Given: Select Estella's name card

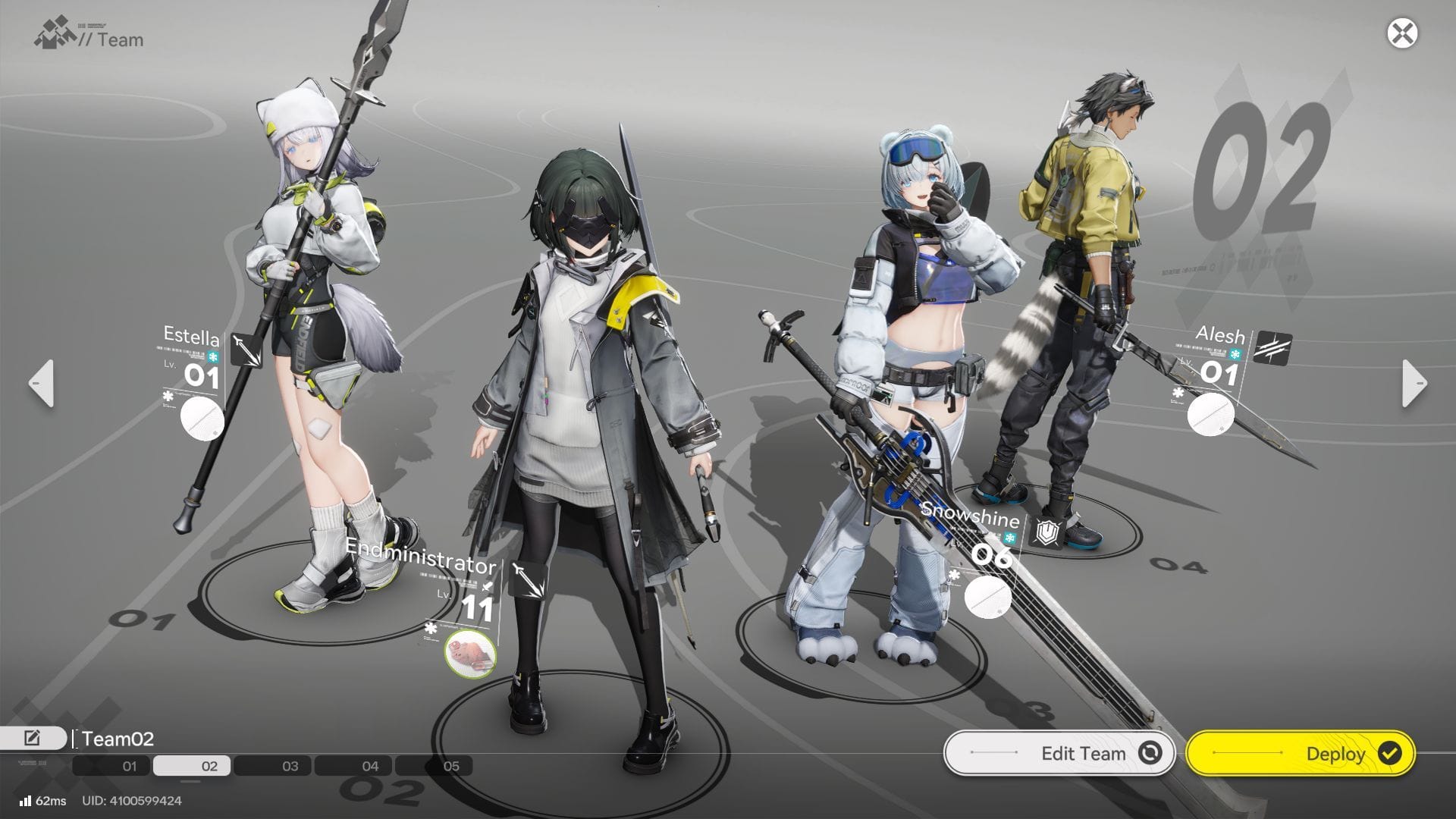Looking at the screenshot, I should click(192, 336).
